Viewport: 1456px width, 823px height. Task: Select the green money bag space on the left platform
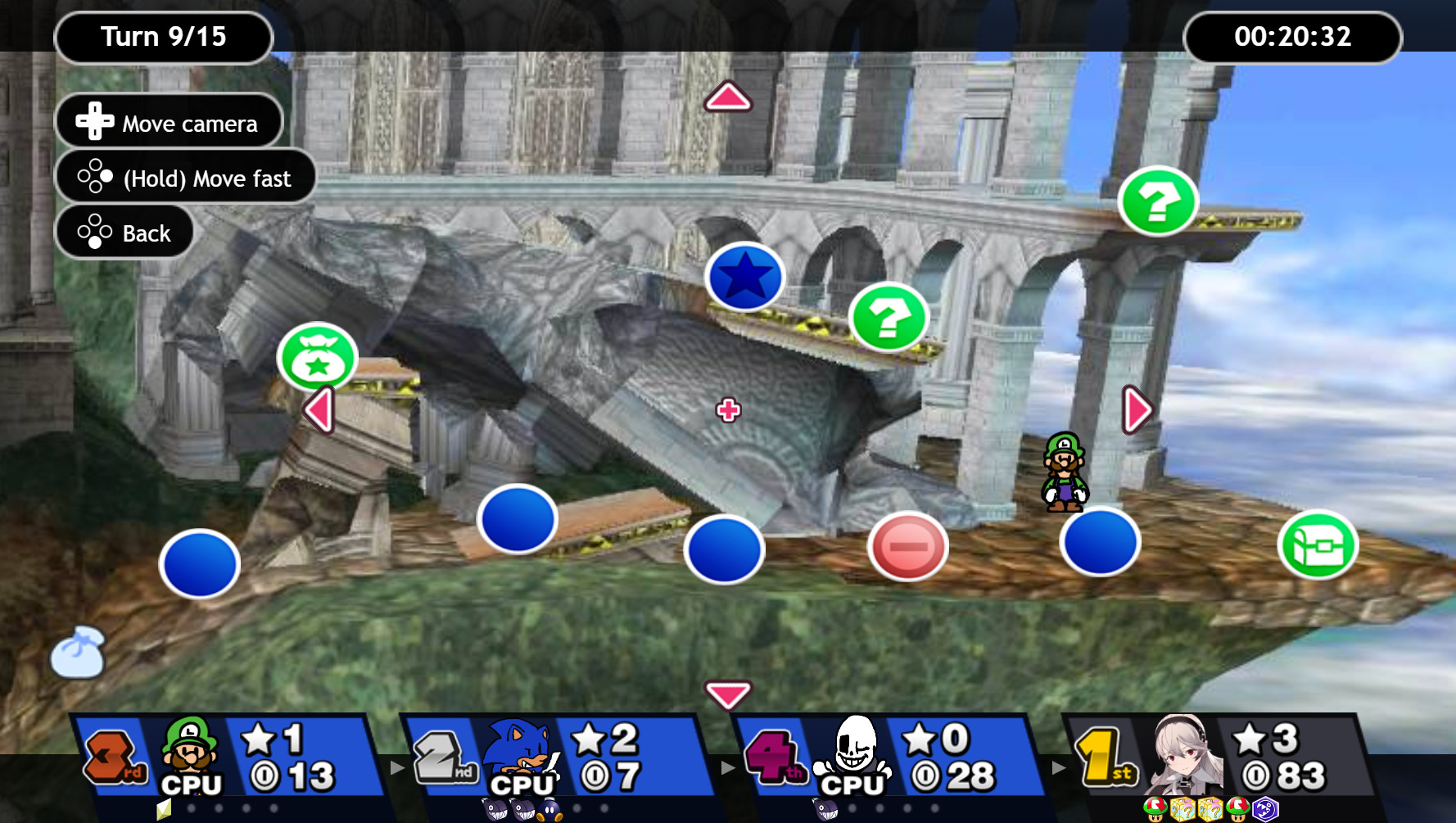pos(317,356)
